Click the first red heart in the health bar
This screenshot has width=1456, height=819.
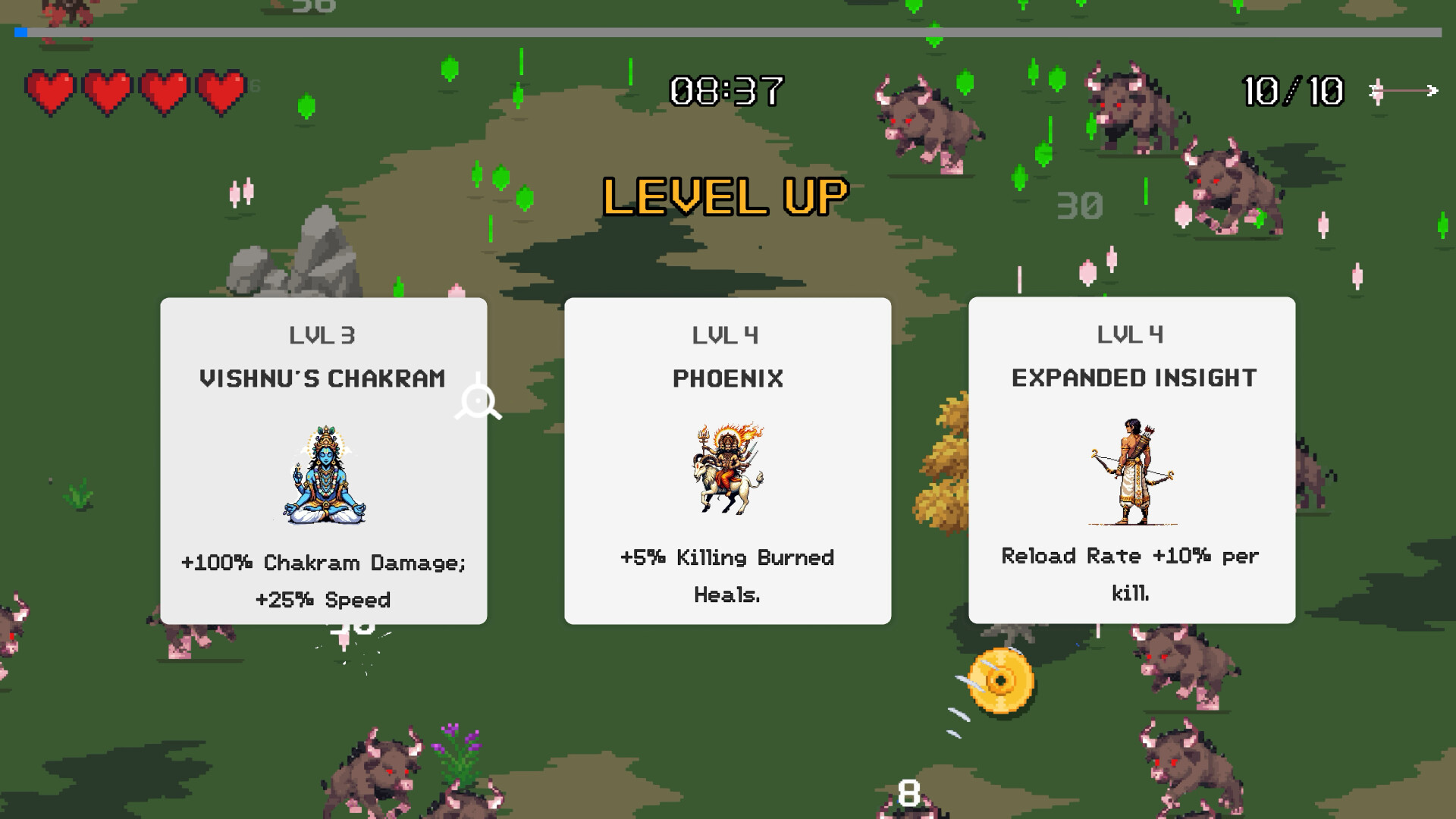click(49, 93)
